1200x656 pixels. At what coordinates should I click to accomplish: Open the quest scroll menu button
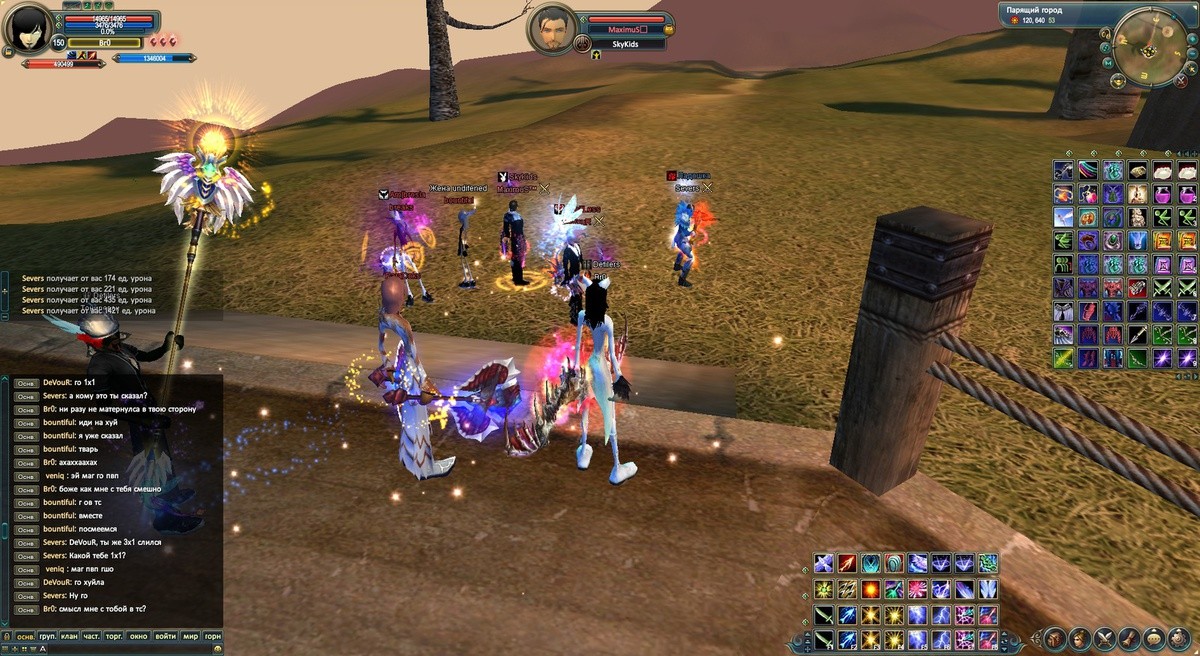(x=1129, y=638)
